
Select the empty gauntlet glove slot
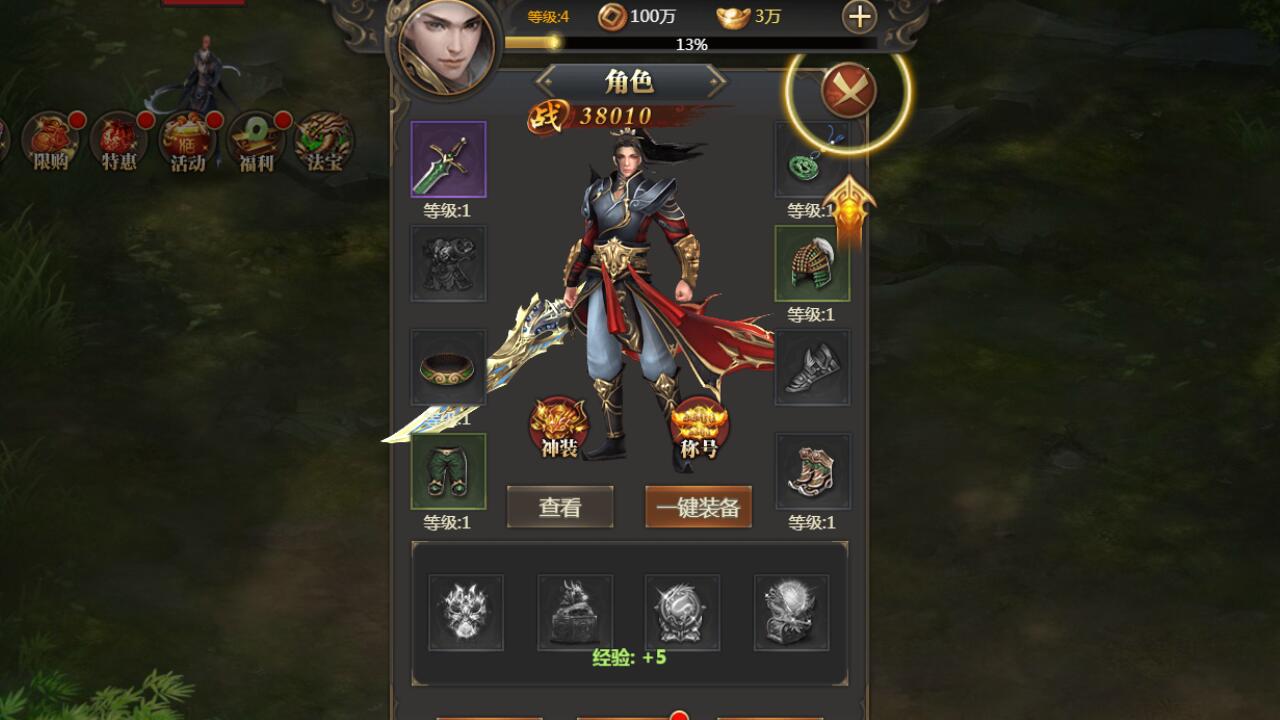[x=812, y=367]
